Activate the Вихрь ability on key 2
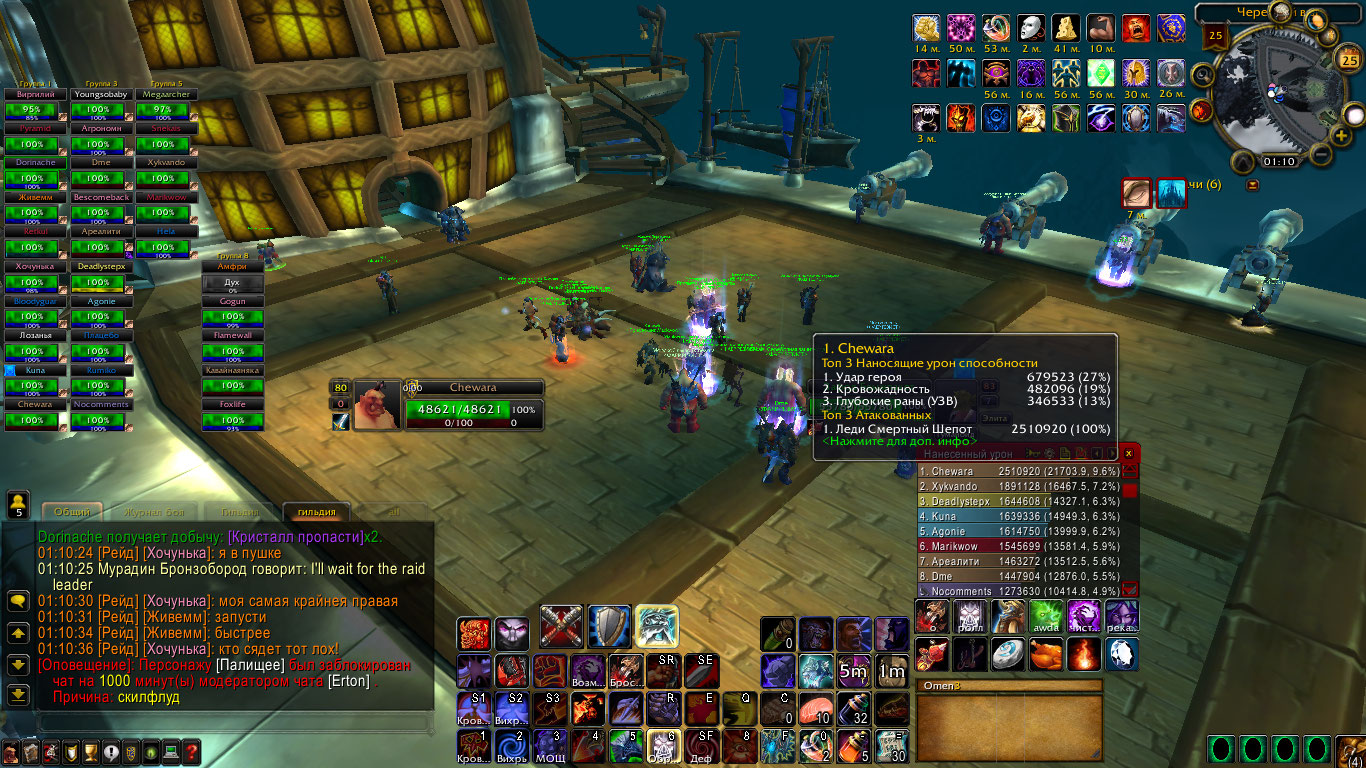Screen dimensions: 1366x768 pos(512,745)
